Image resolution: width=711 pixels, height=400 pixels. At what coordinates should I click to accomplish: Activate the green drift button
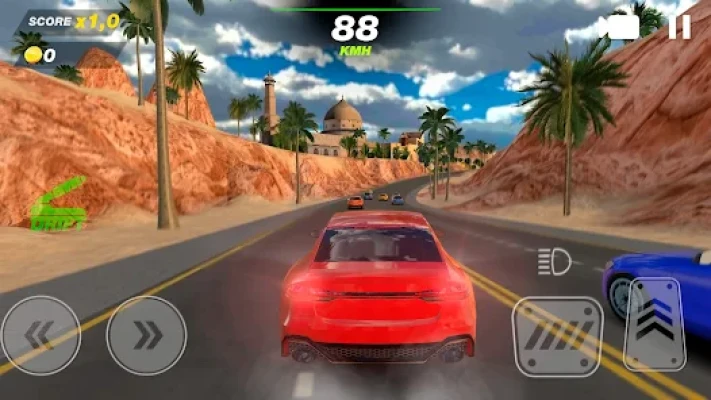[58, 206]
